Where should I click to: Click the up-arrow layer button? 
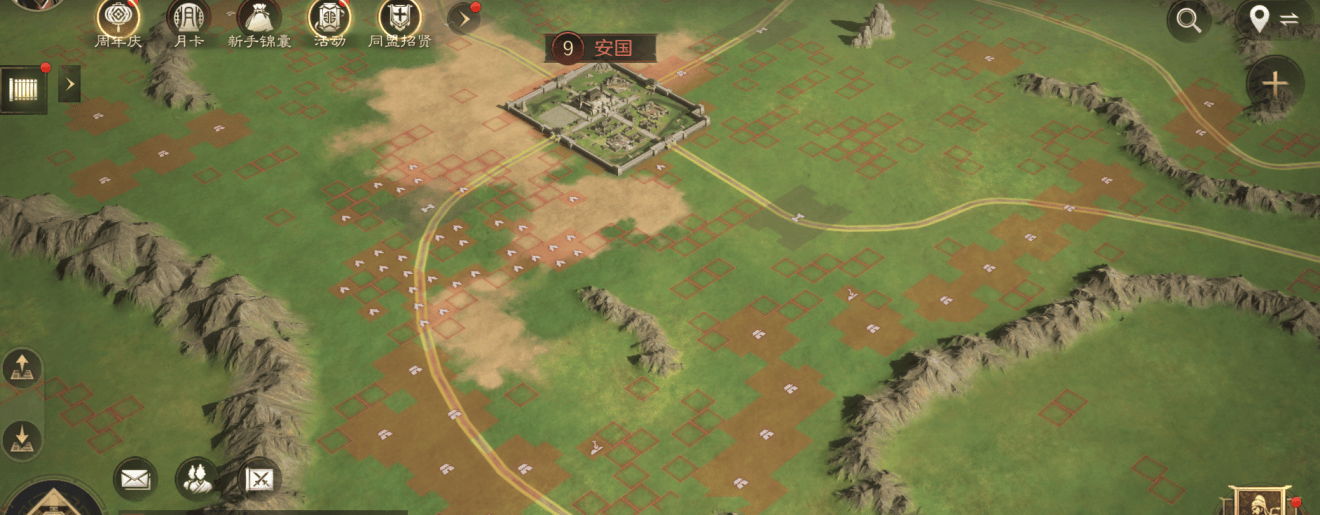(x=21, y=369)
